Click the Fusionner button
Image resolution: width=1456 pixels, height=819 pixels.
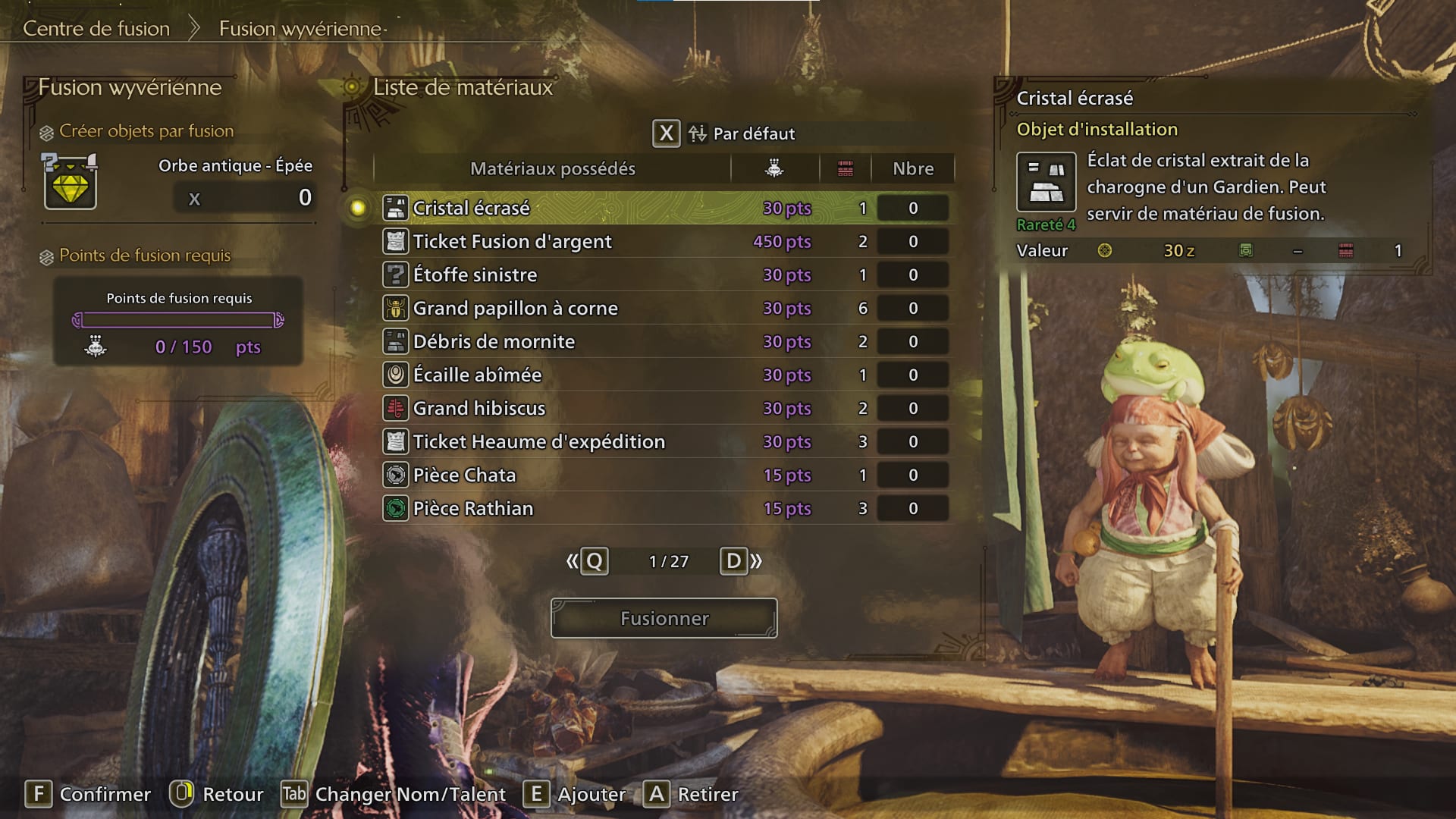pyautogui.click(x=664, y=618)
